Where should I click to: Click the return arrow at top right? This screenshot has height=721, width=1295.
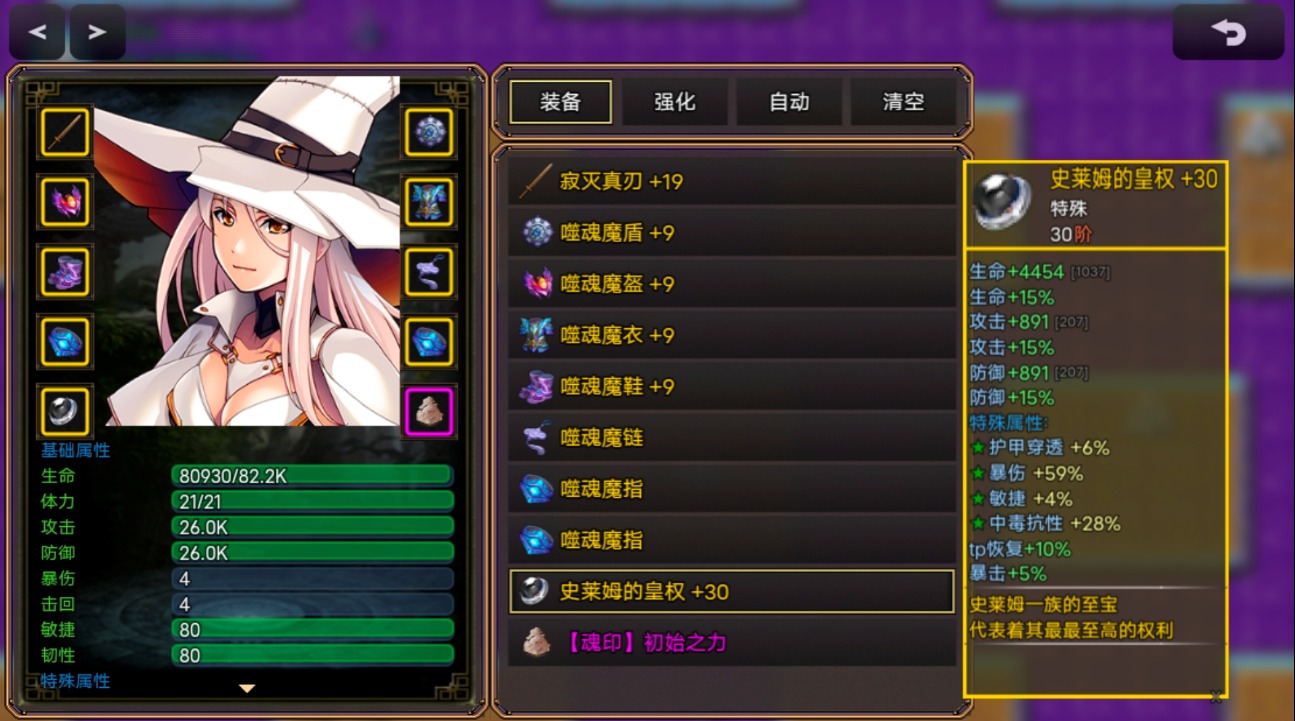point(1228,31)
